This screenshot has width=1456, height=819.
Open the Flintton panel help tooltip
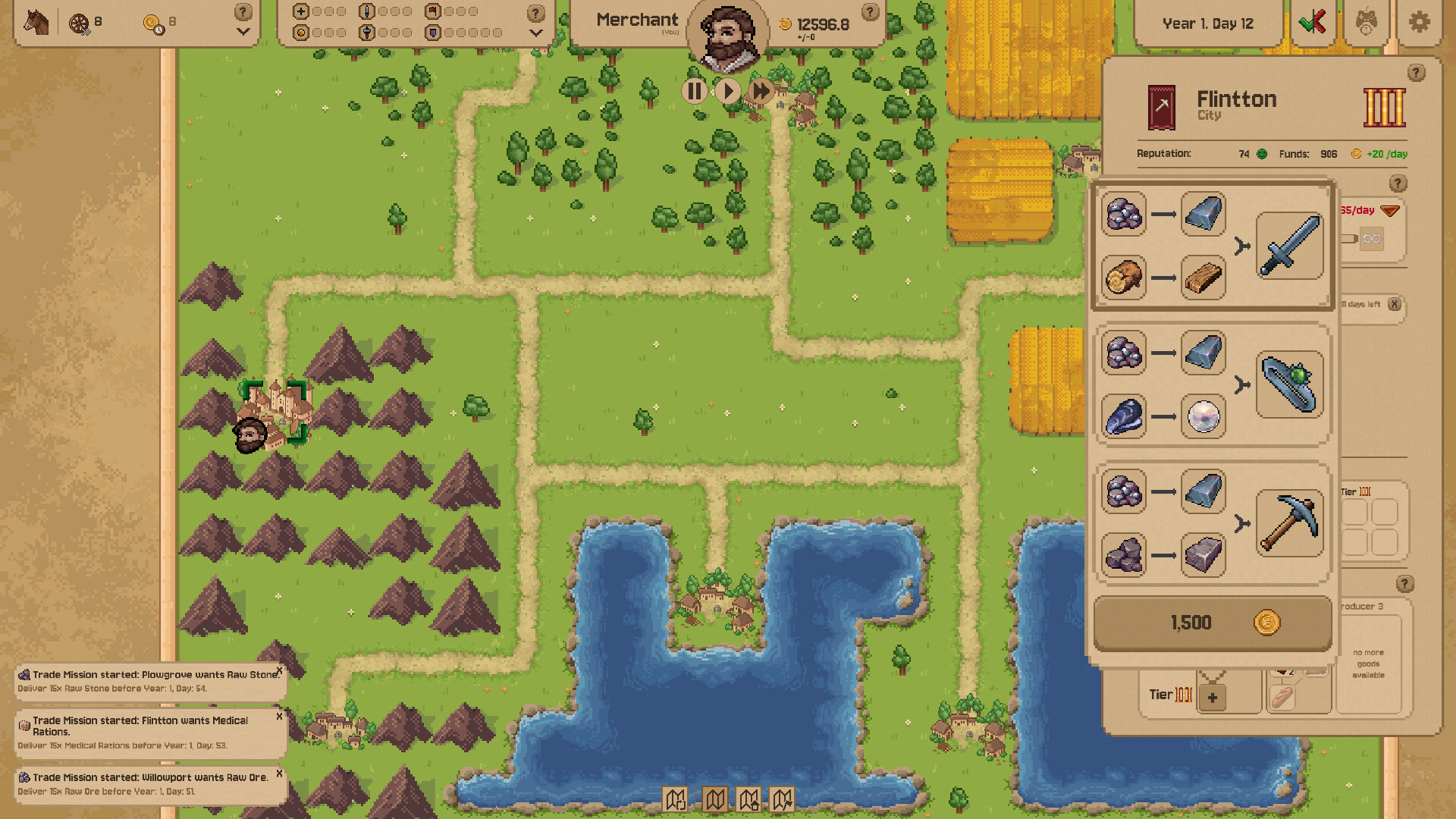1415,73
